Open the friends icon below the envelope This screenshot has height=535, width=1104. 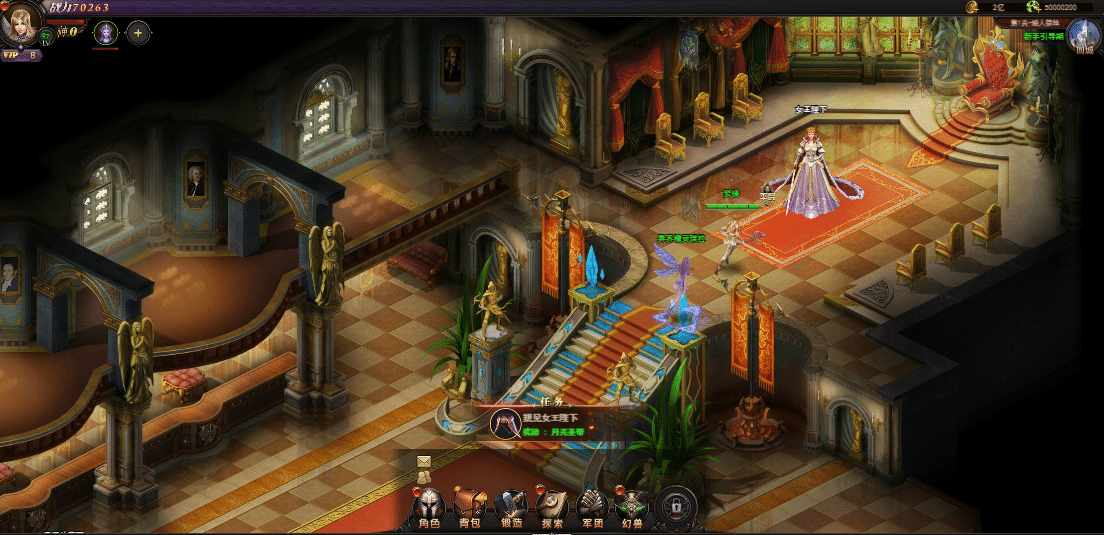[424, 480]
